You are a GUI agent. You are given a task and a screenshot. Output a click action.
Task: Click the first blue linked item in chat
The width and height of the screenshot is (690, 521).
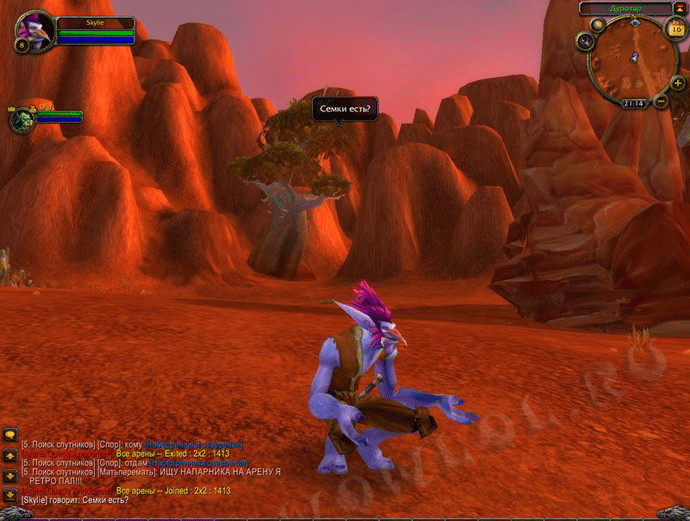click(x=194, y=444)
